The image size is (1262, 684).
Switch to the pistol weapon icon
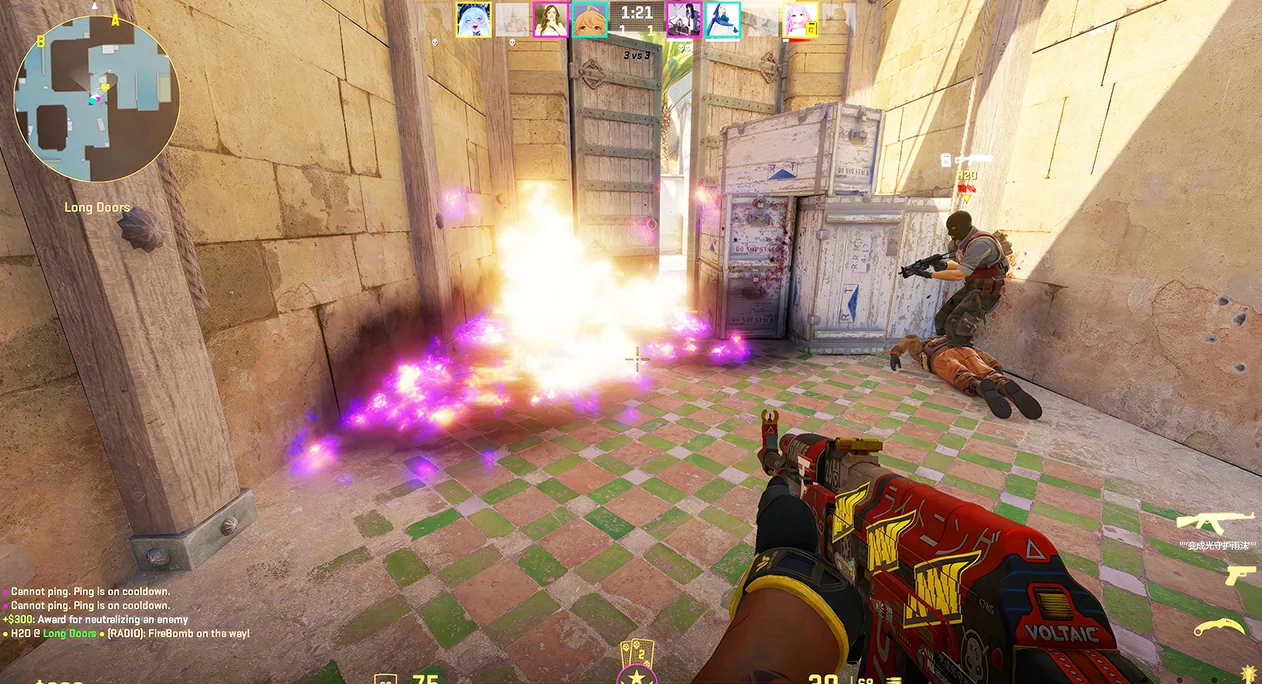coord(1239,574)
